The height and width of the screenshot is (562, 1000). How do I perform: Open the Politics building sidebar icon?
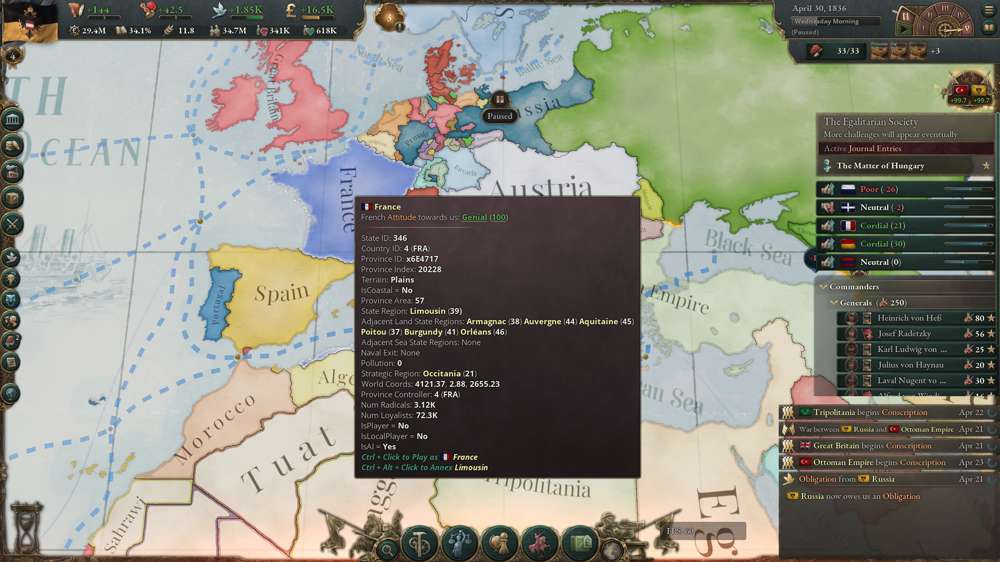click(x=13, y=120)
